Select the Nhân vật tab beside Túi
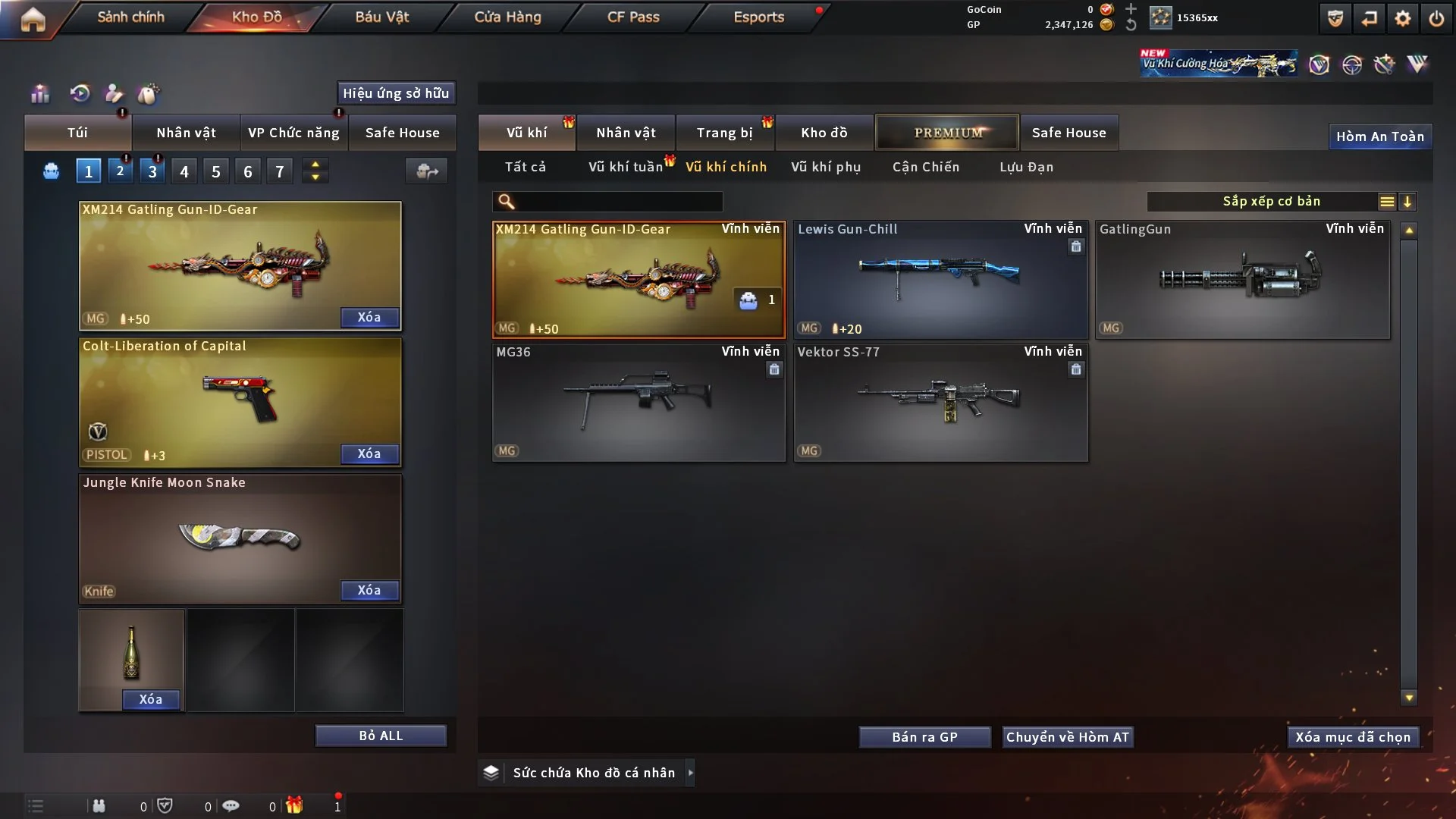The width and height of the screenshot is (1456, 819). (x=186, y=133)
